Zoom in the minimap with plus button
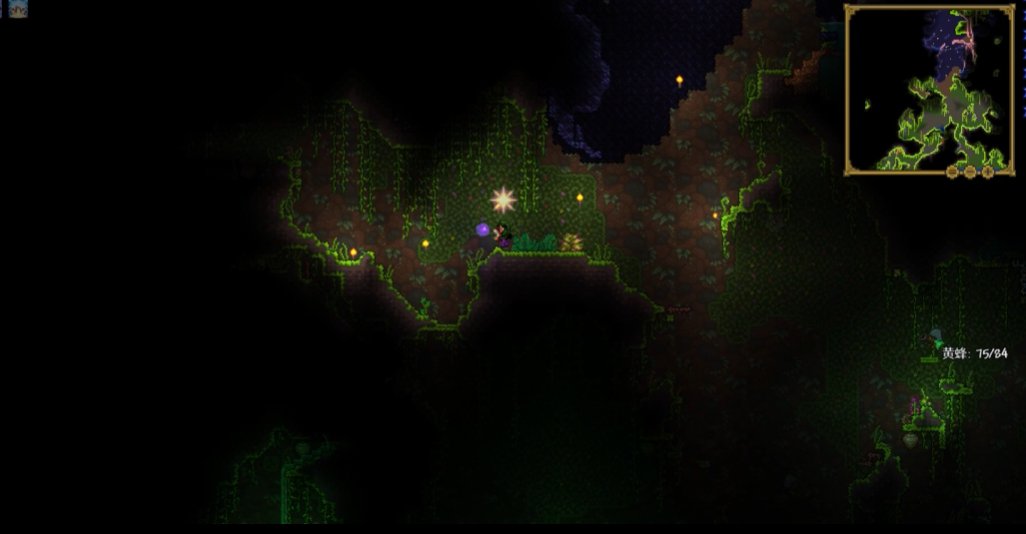The width and height of the screenshot is (1026, 534). pos(988,171)
